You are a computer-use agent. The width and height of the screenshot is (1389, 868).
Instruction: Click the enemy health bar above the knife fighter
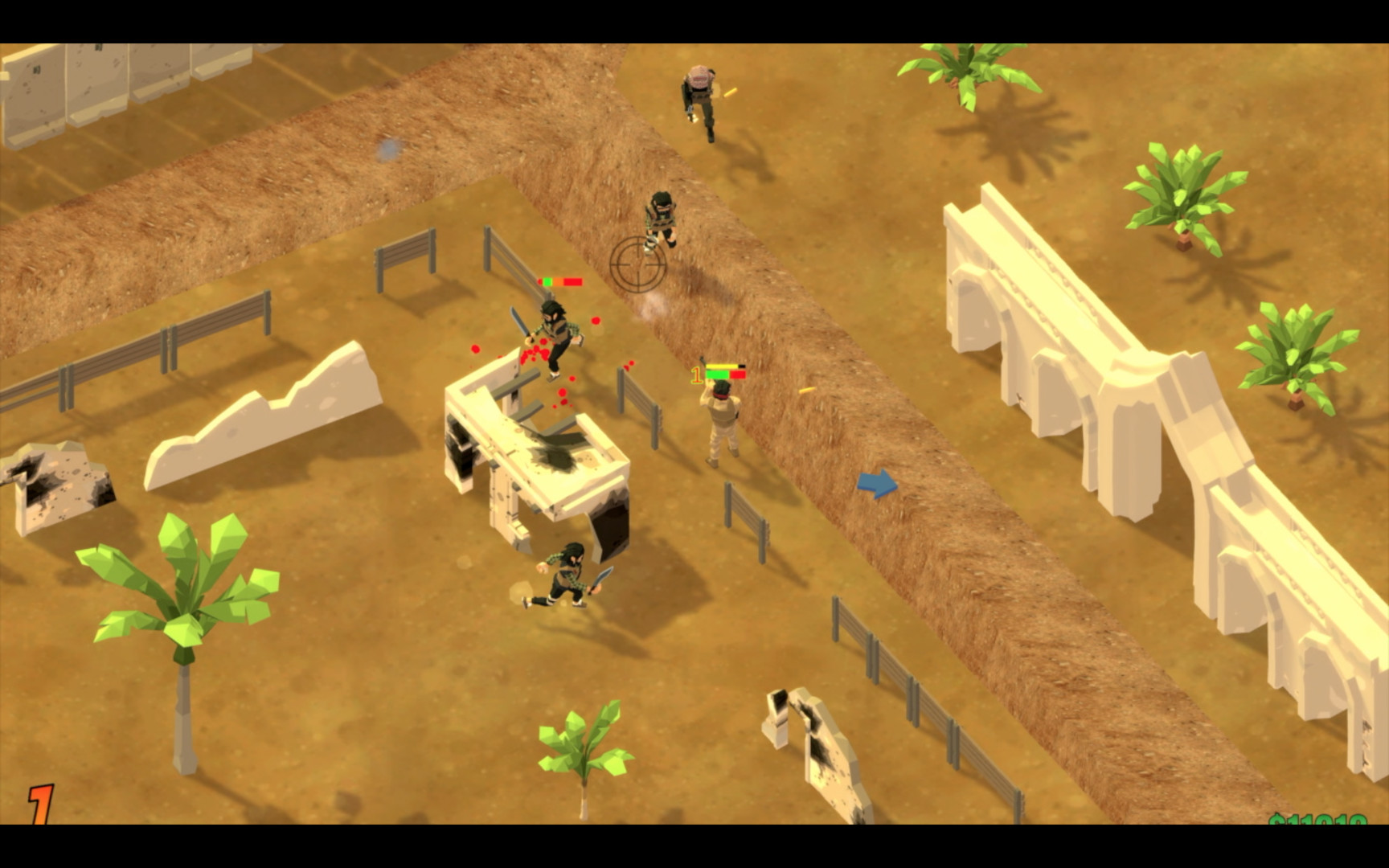(x=561, y=281)
